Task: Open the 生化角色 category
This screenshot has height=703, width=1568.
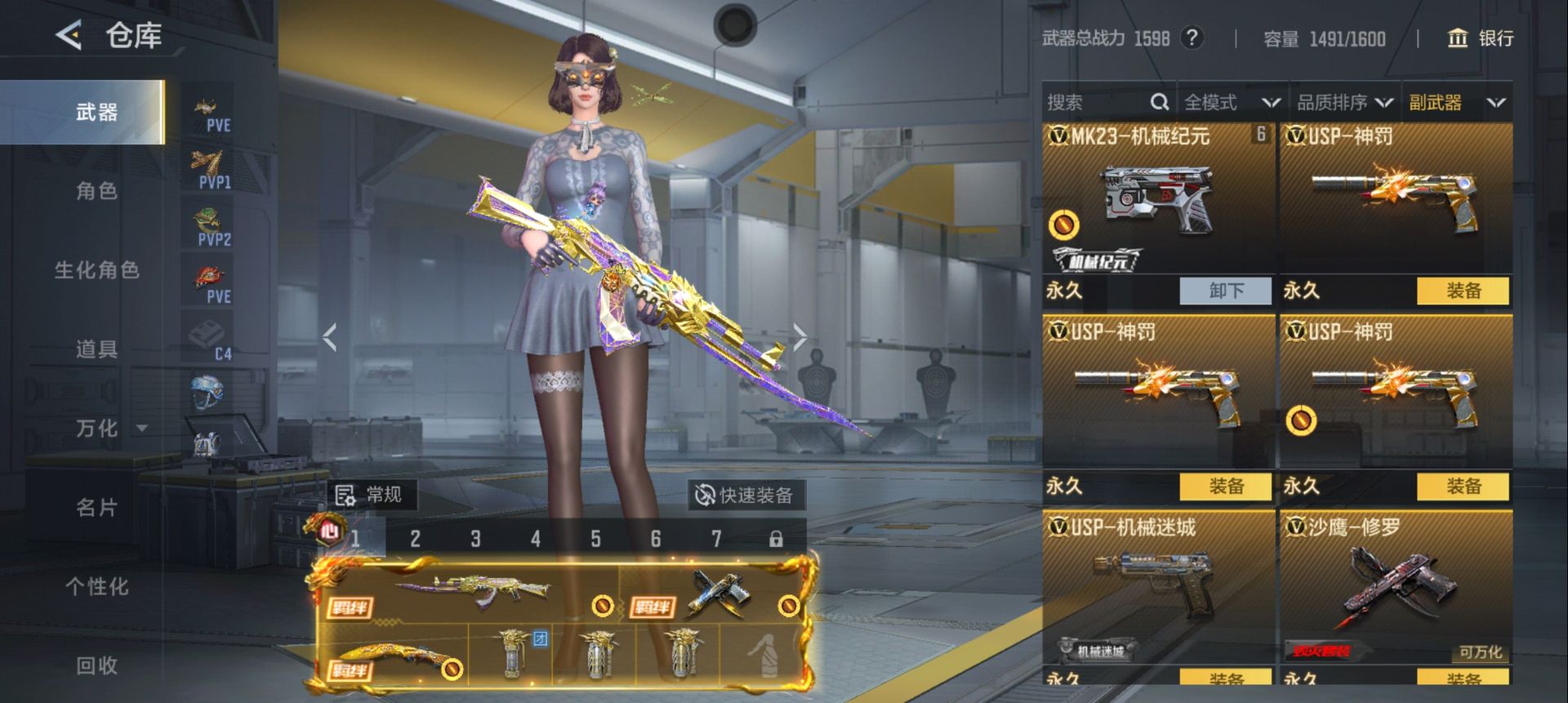Action: coord(96,270)
